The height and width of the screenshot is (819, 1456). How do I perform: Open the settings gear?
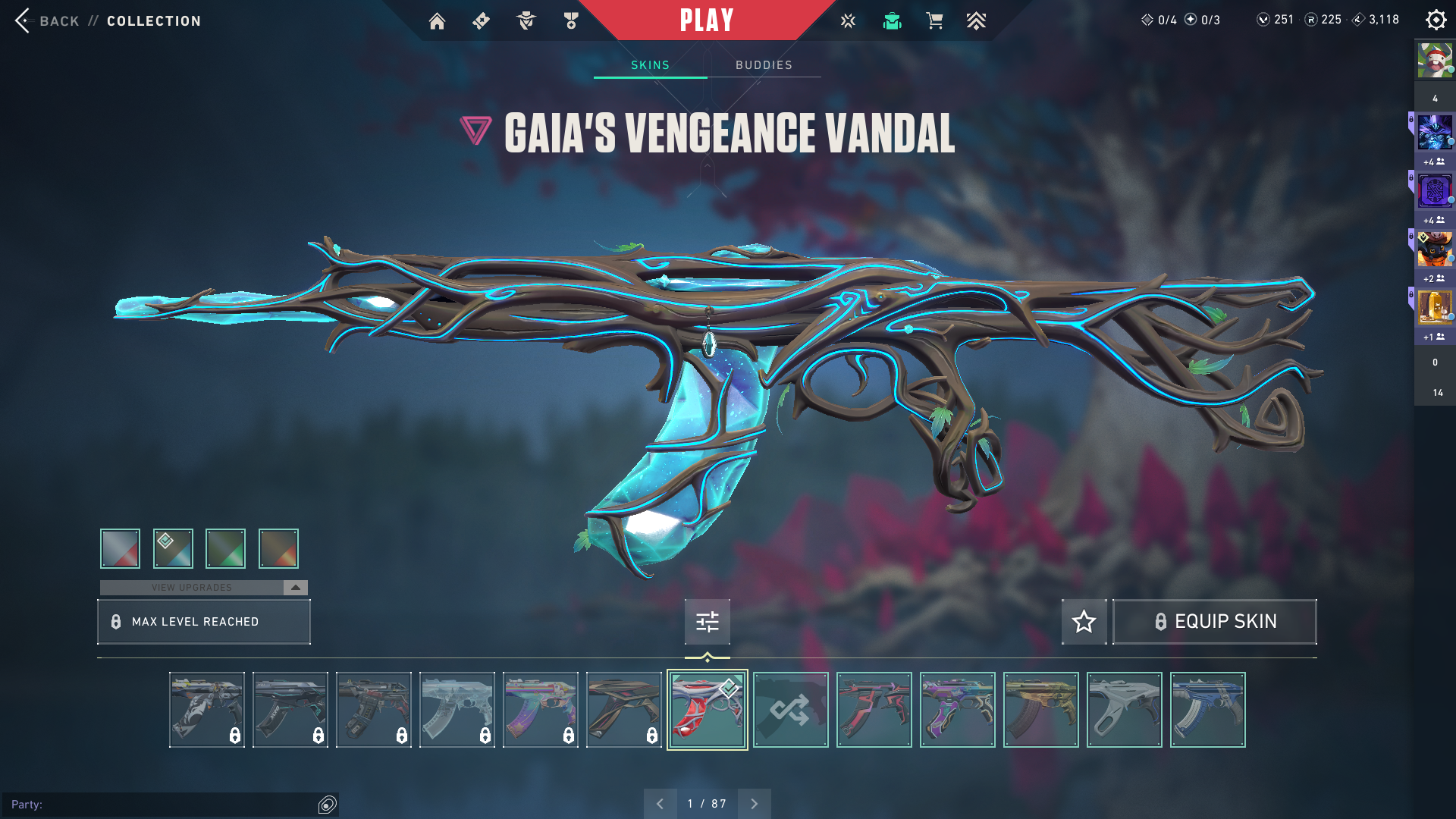click(1436, 20)
